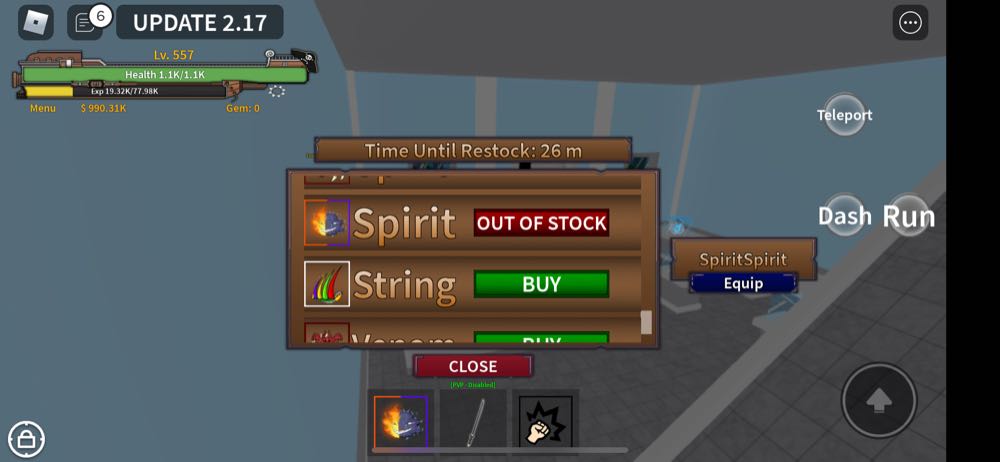Equip the SpiritSpirit fruit
The width and height of the screenshot is (1000, 462).
click(x=743, y=283)
